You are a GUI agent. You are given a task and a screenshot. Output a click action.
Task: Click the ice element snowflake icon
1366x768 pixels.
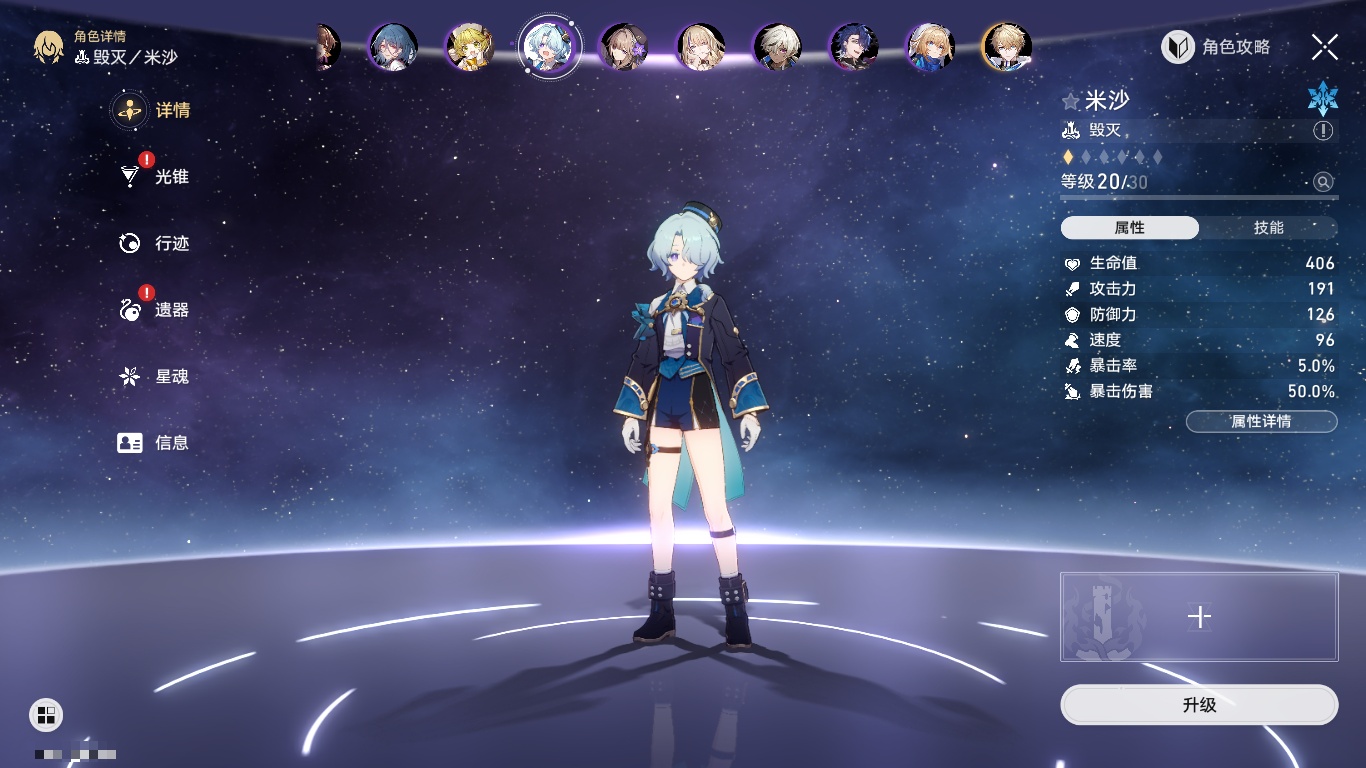pyautogui.click(x=1322, y=97)
